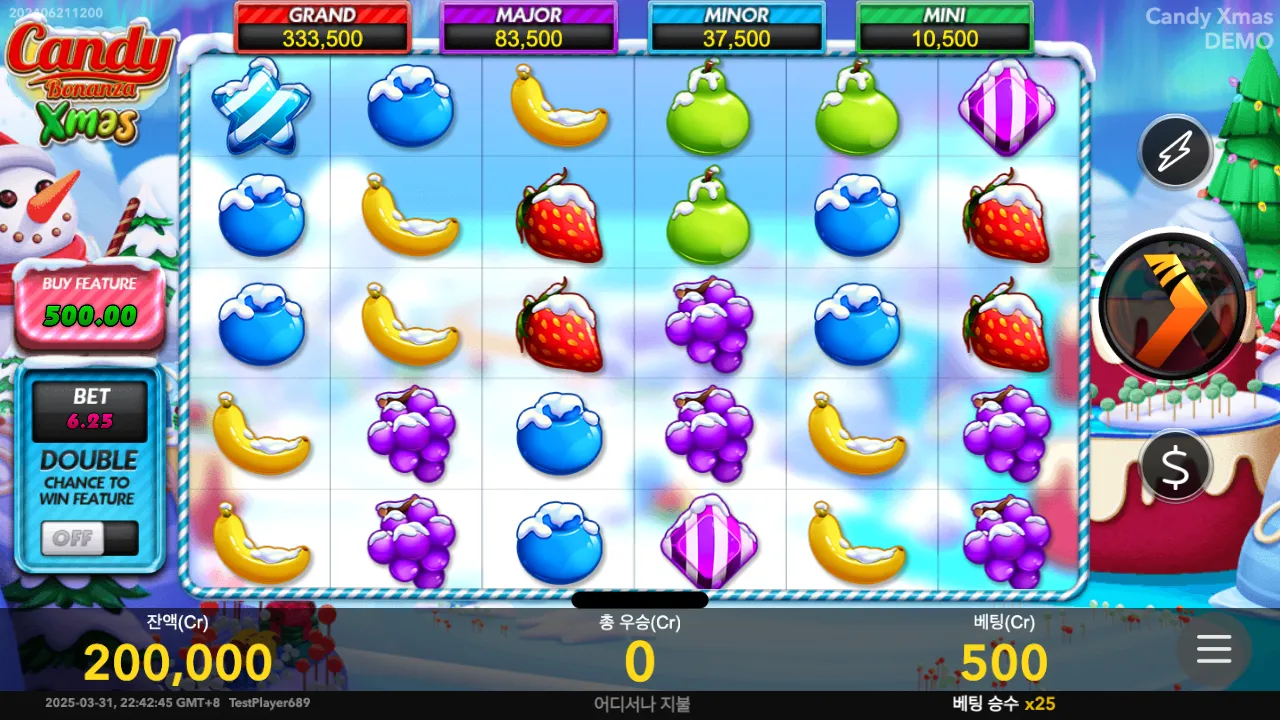
Task: Click the 베팅 승수 x25 multiplier label
Action: tap(1004, 703)
